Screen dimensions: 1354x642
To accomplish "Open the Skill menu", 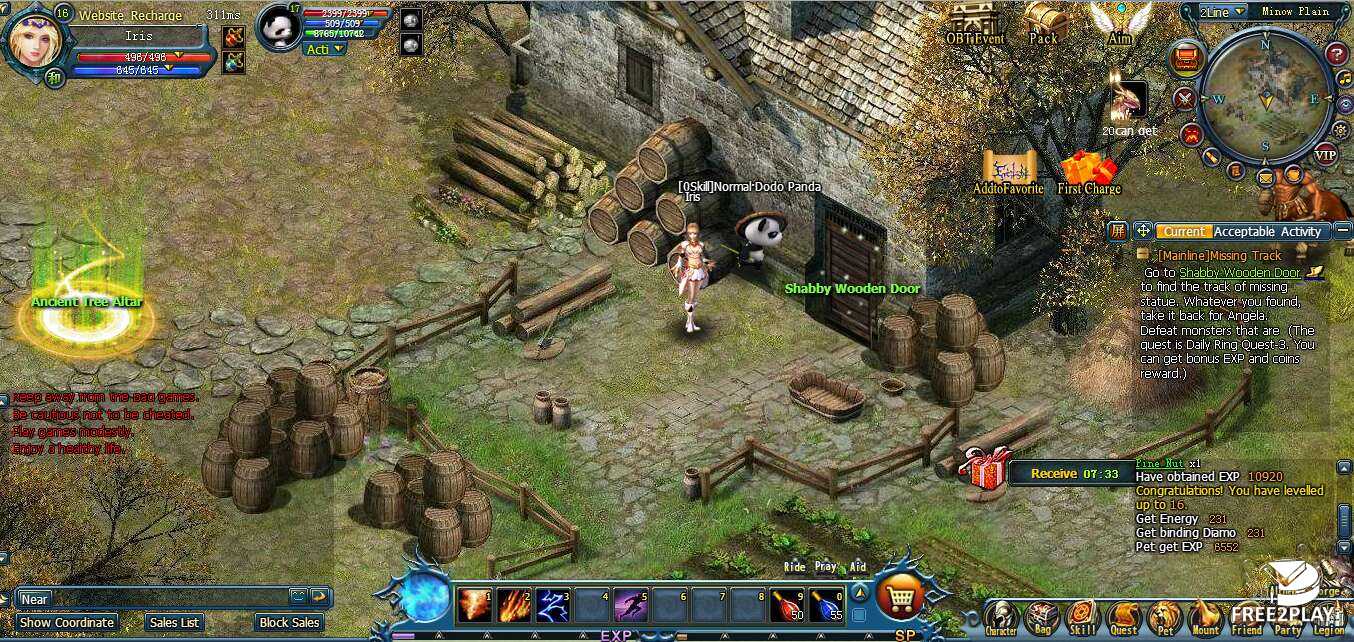I will 1083,617.
